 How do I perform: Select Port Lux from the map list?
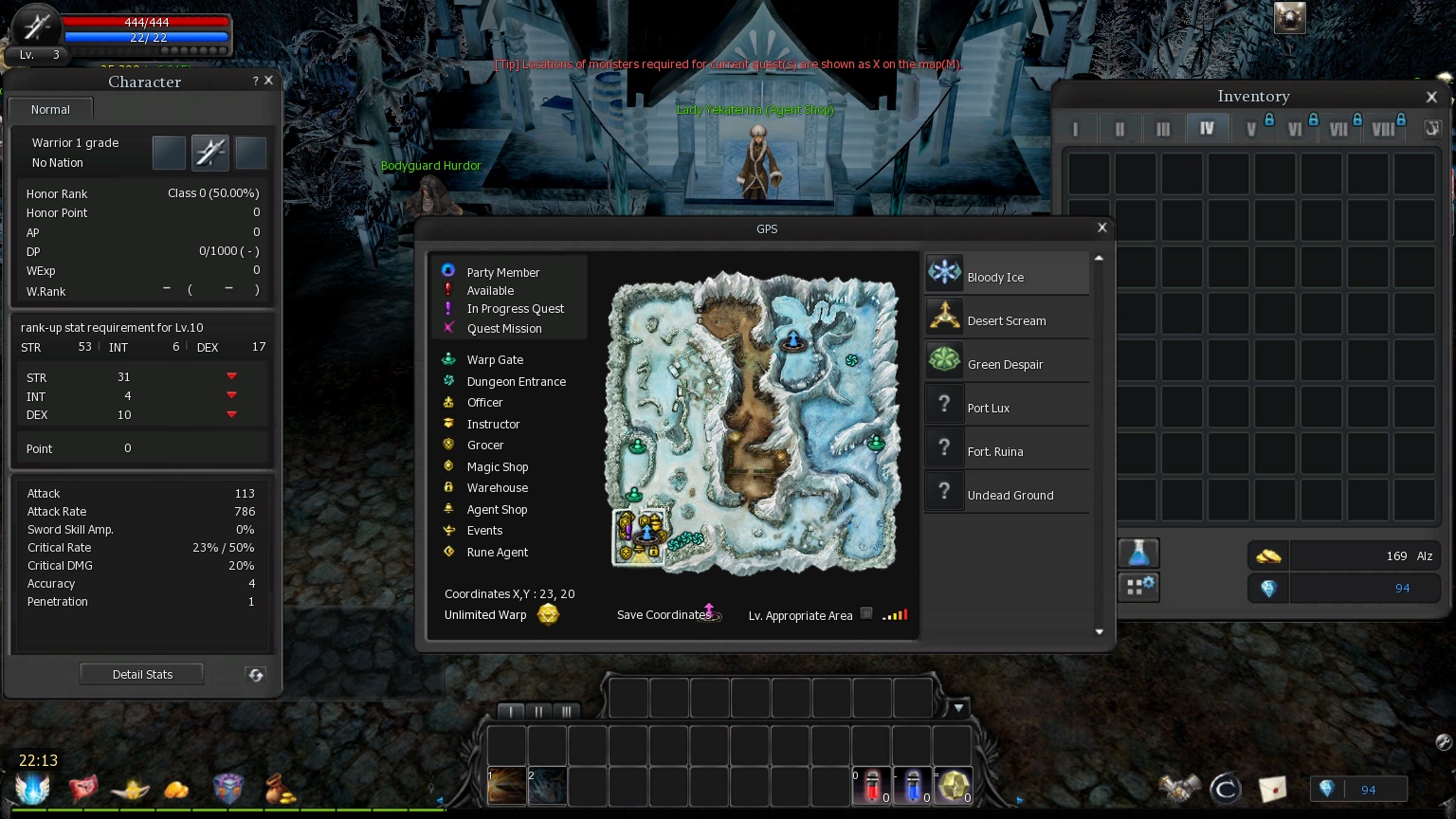point(1007,405)
